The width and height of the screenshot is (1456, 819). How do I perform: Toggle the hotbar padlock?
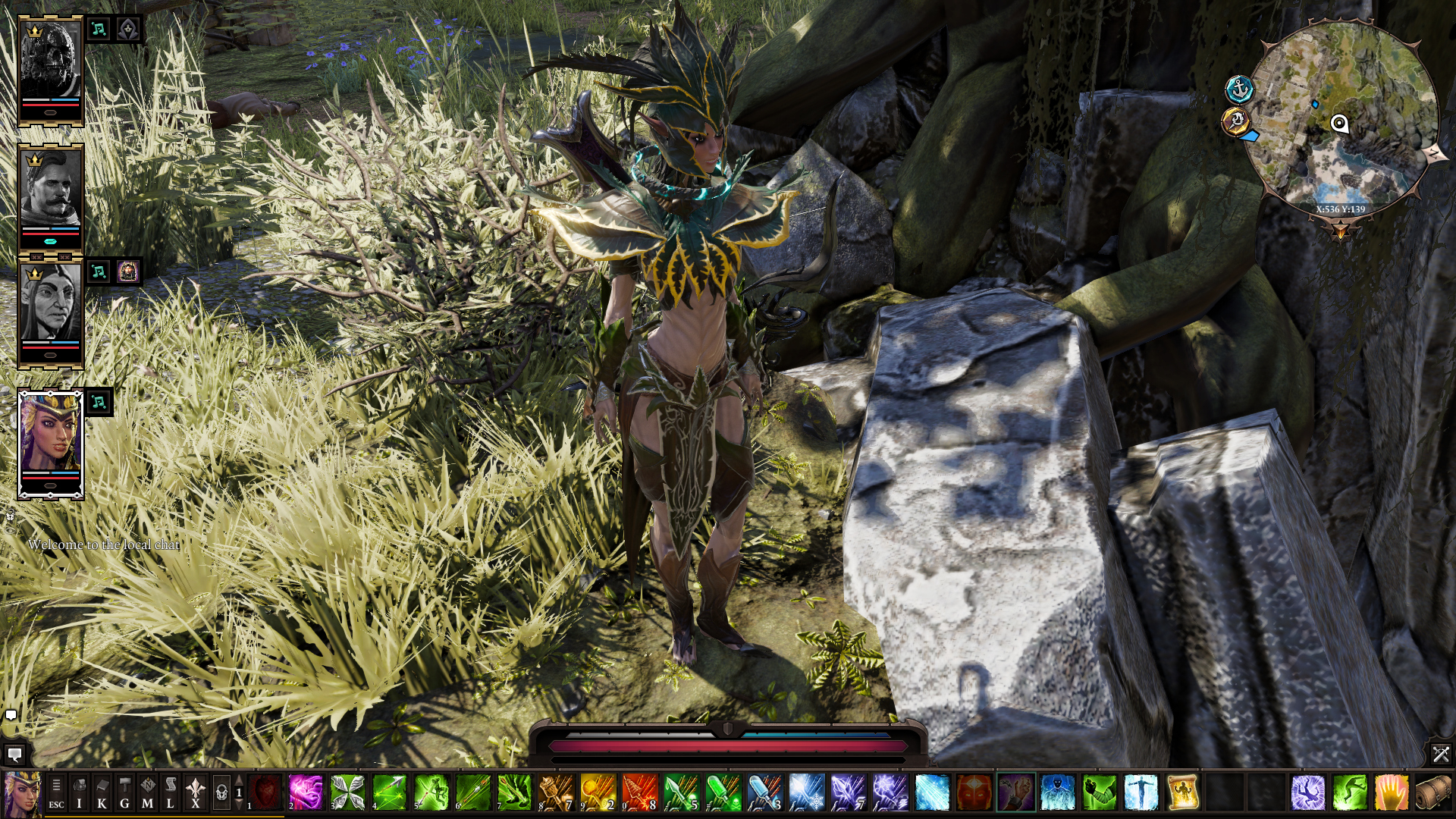pyautogui.click(x=221, y=793)
